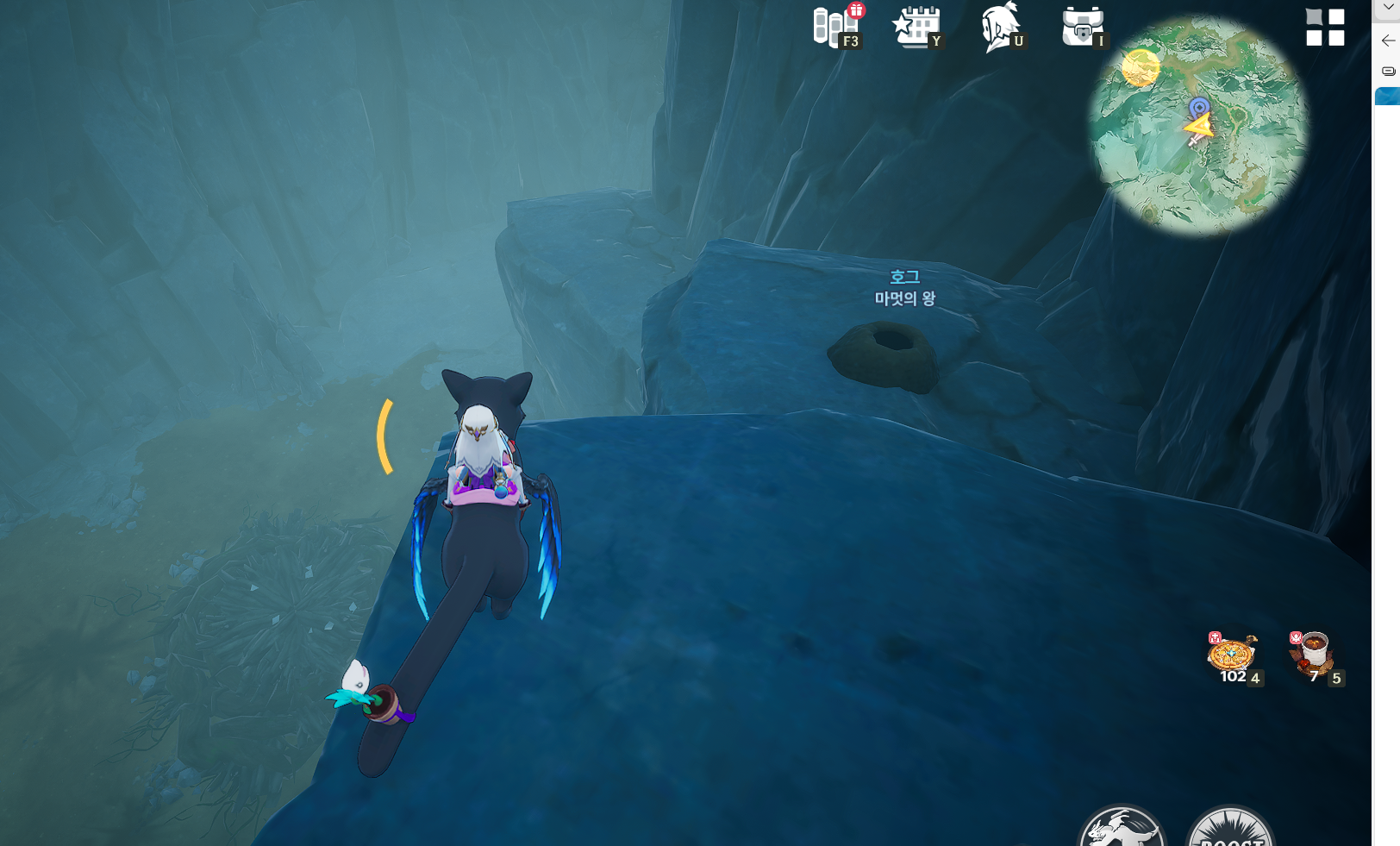The height and width of the screenshot is (846, 1400).
Task: Open the battle pass gift icon
Action: coord(834,27)
